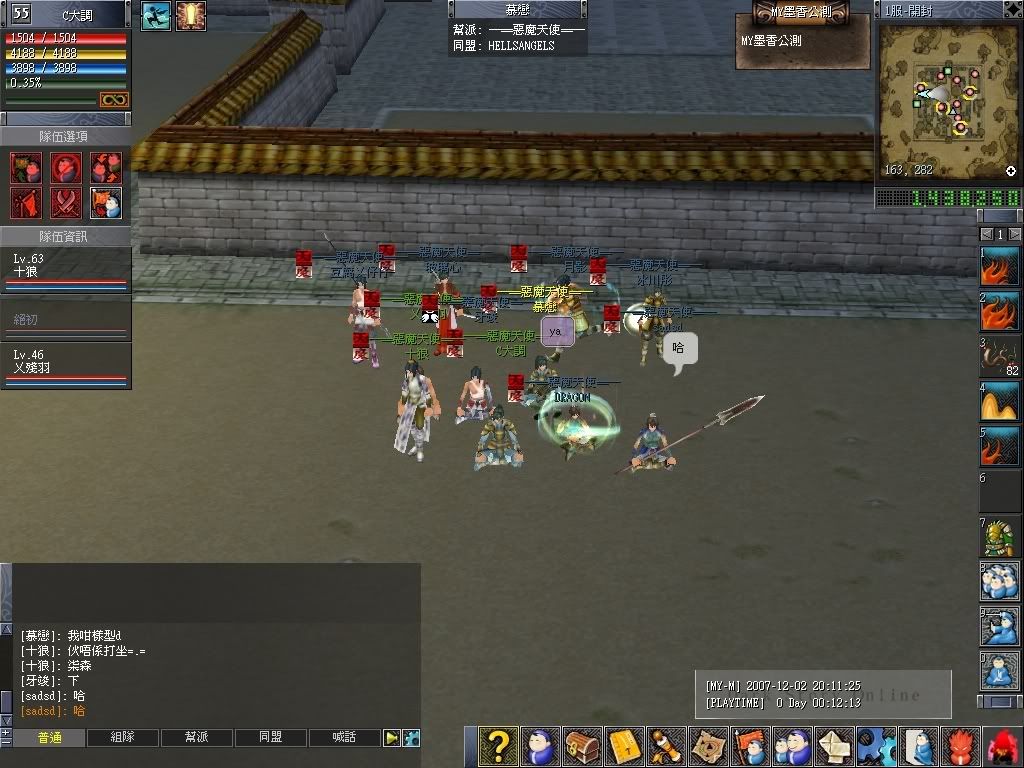Activate the armored warrior icon in slot 7
The width and height of the screenshot is (1024, 768).
click(x=999, y=538)
